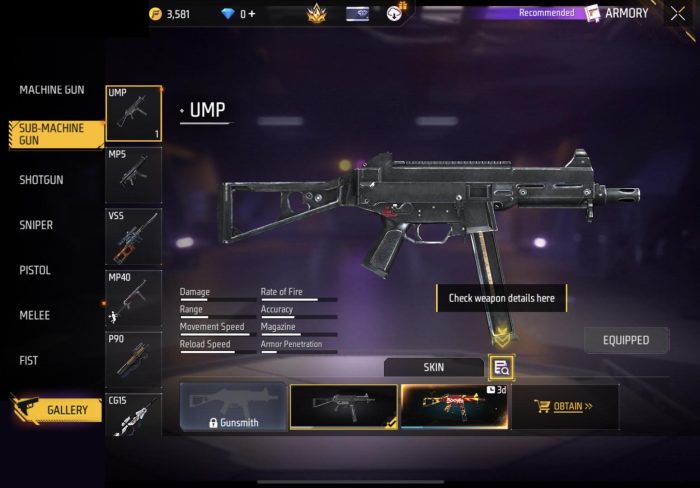Click the Obtain button for skins
The width and height of the screenshot is (700, 488).
click(x=565, y=407)
